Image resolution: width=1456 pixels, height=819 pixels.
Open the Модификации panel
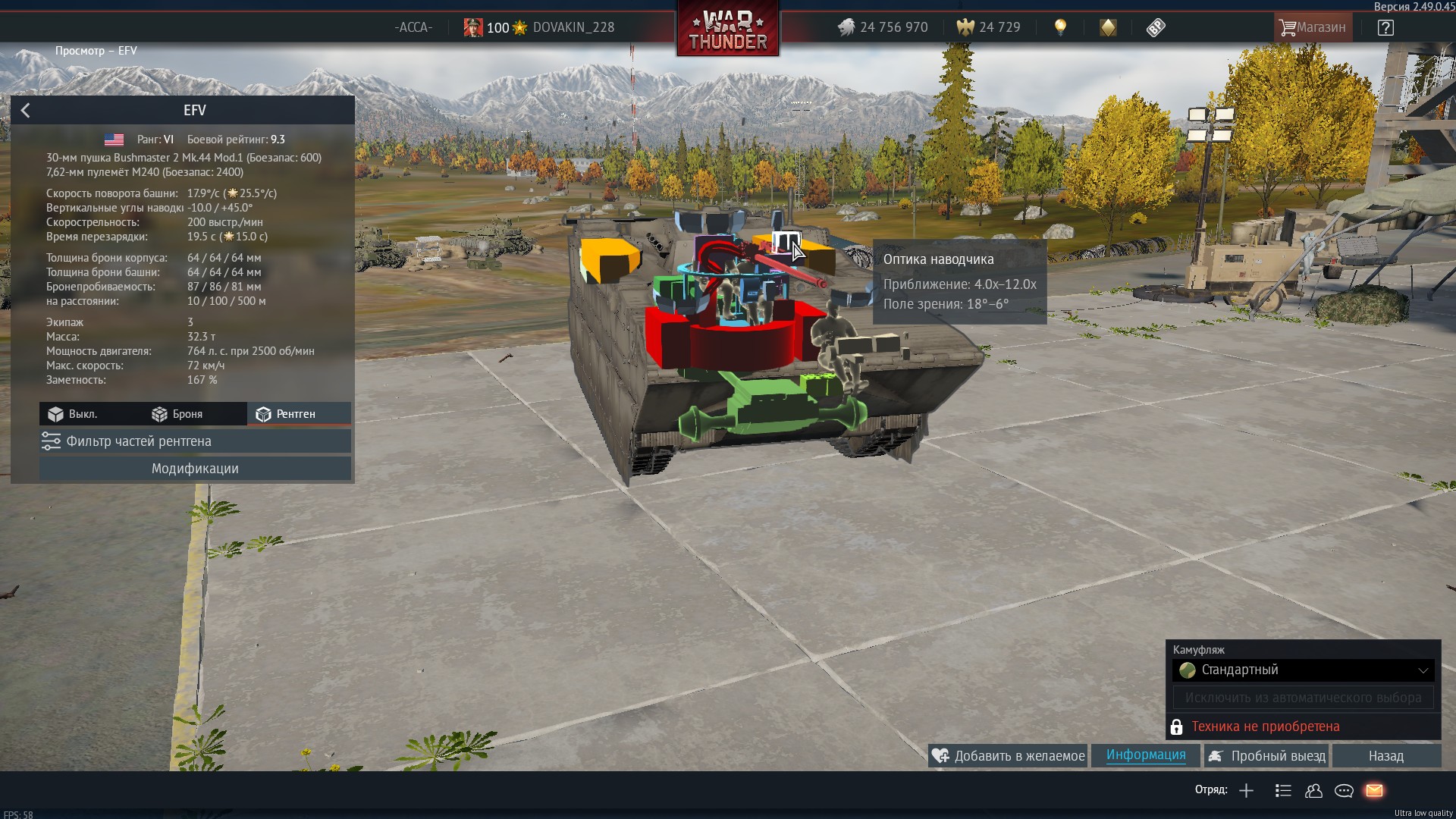pyautogui.click(x=195, y=469)
